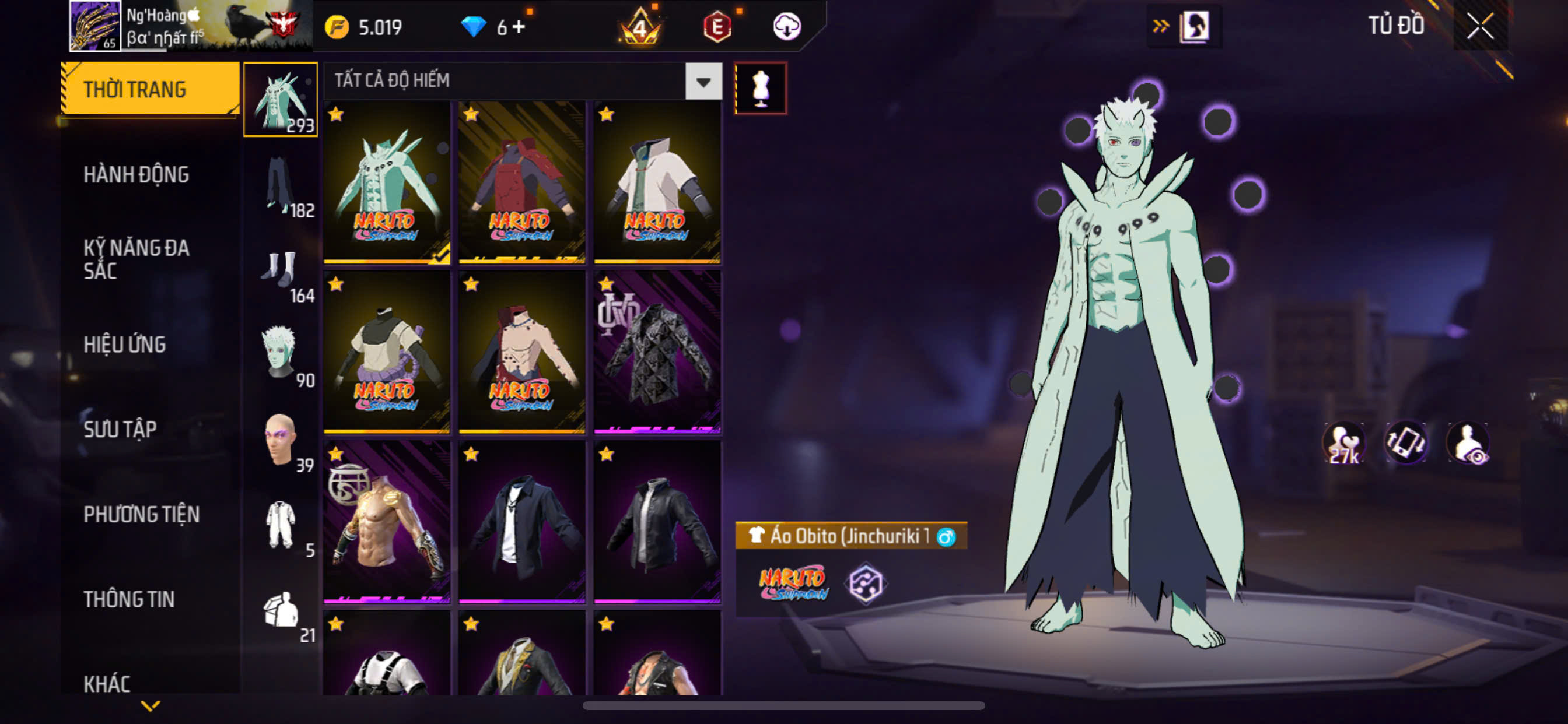
Task: Choose the shoes subcategory with 164 items
Action: tap(281, 271)
